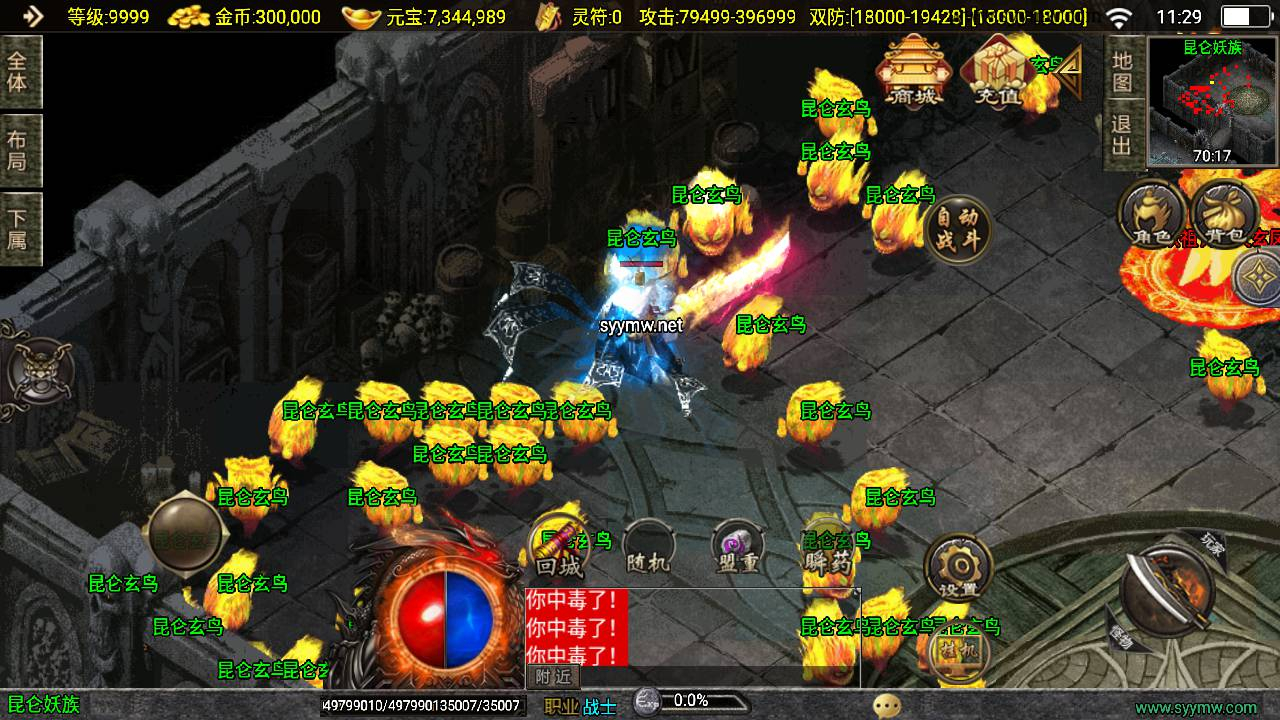The image size is (1280, 720).
Task: Switch to the 全体 tab
Action: (x=18, y=71)
